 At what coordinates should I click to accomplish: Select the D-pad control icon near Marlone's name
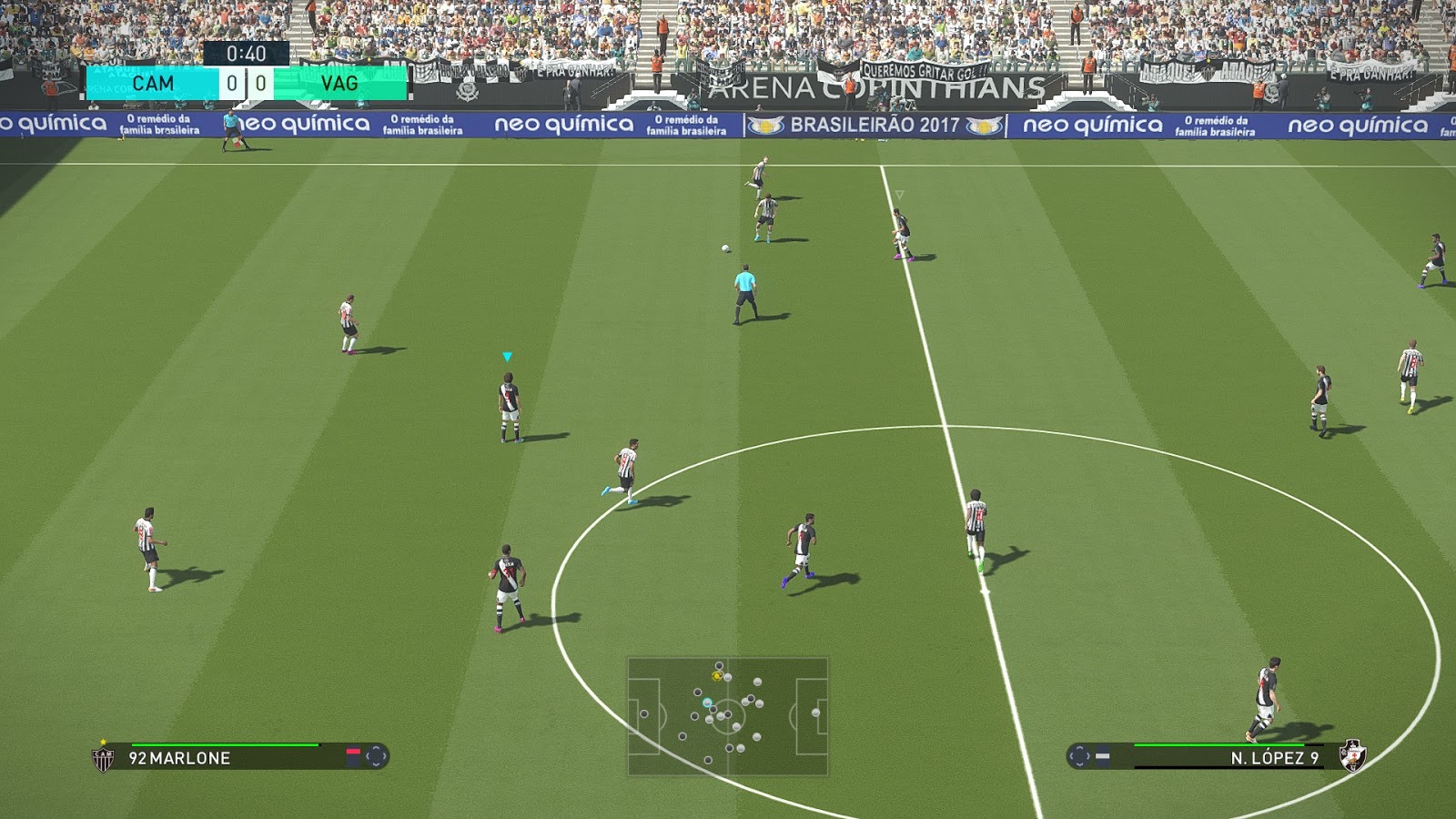click(x=377, y=755)
